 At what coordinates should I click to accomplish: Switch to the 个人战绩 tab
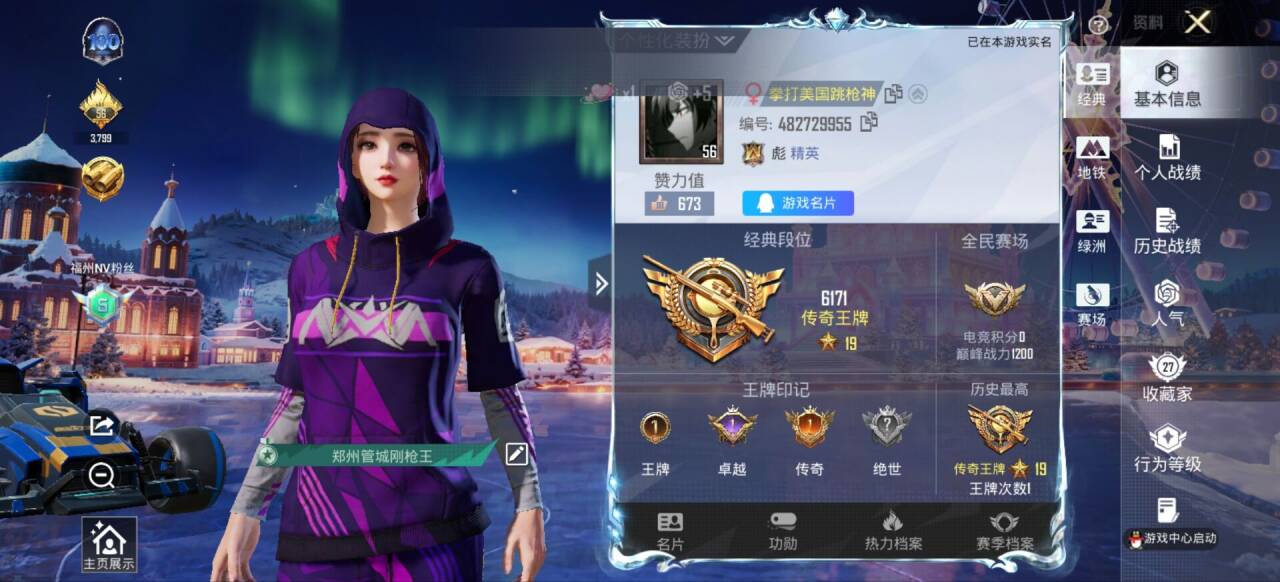click(1167, 158)
